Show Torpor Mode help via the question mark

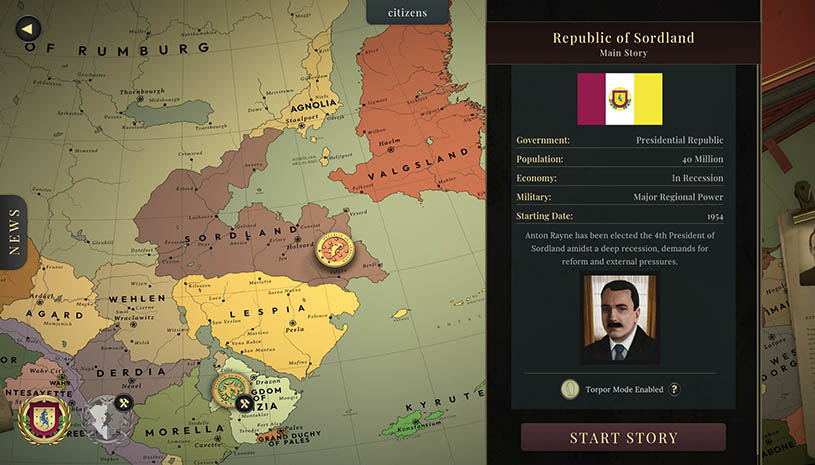coord(674,389)
